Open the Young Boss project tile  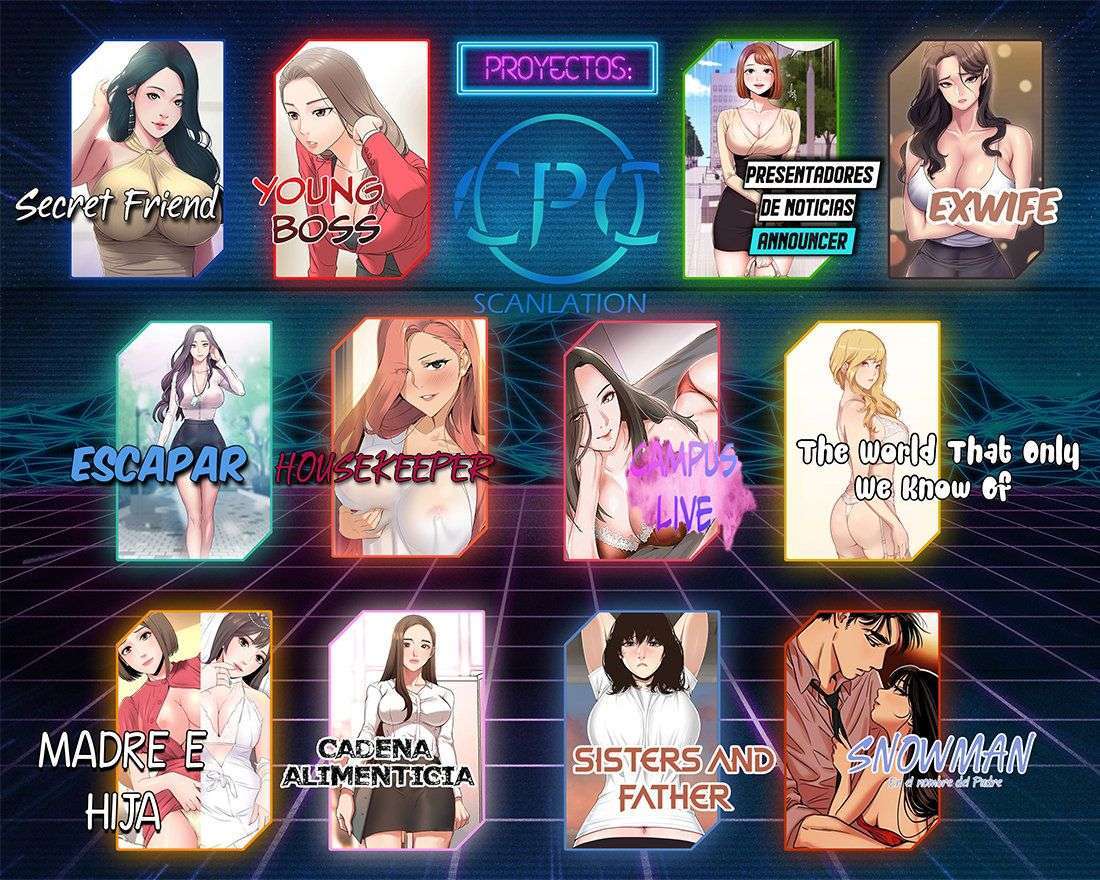pyautogui.click(x=351, y=157)
